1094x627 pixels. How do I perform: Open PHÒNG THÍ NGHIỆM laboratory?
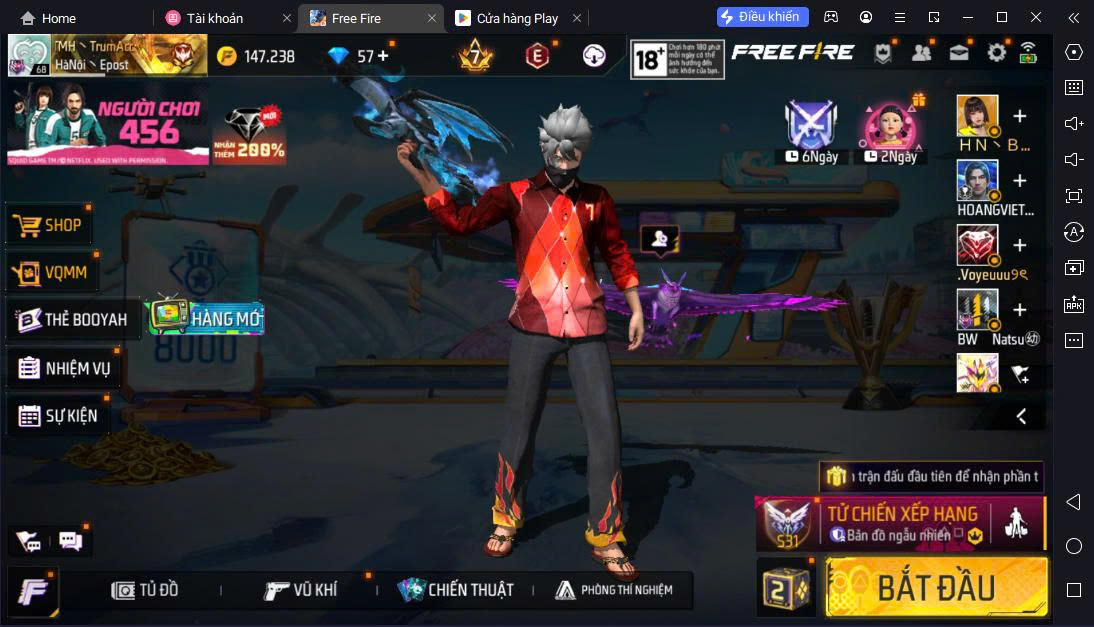(x=614, y=590)
